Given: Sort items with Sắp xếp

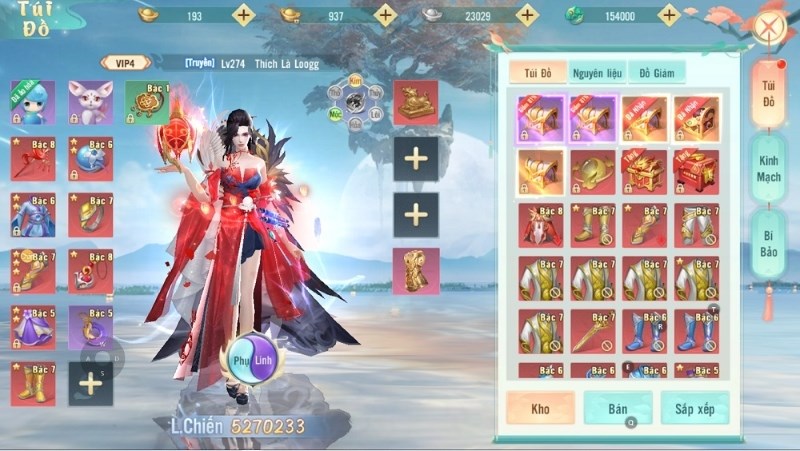Looking at the screenshot, I should coord(695,408).
